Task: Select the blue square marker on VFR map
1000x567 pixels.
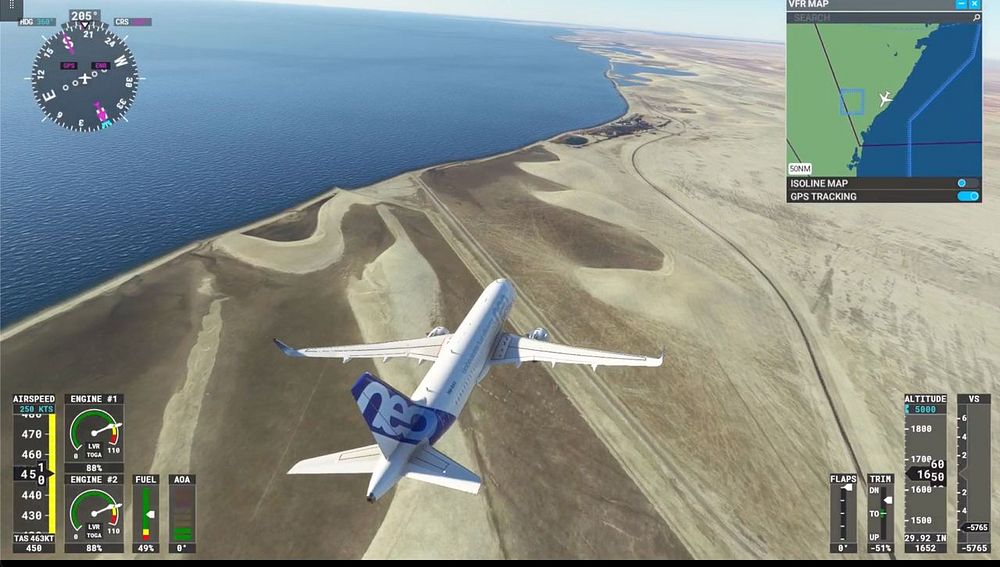Action: (851, 102)
